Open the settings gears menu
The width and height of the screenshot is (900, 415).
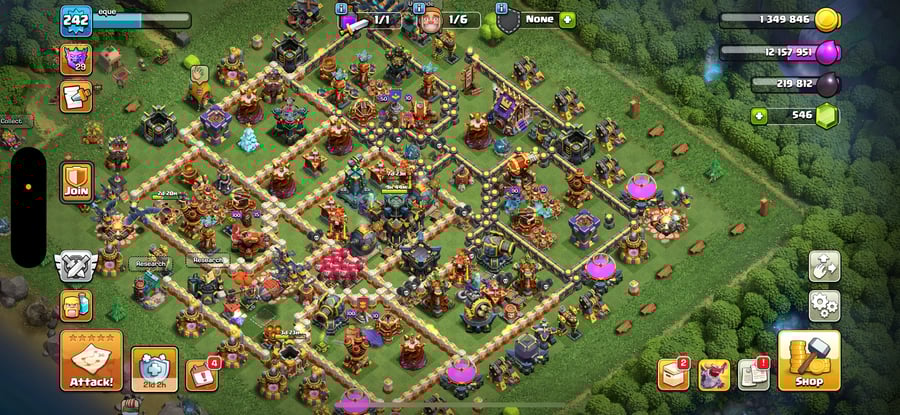(824, 304)
